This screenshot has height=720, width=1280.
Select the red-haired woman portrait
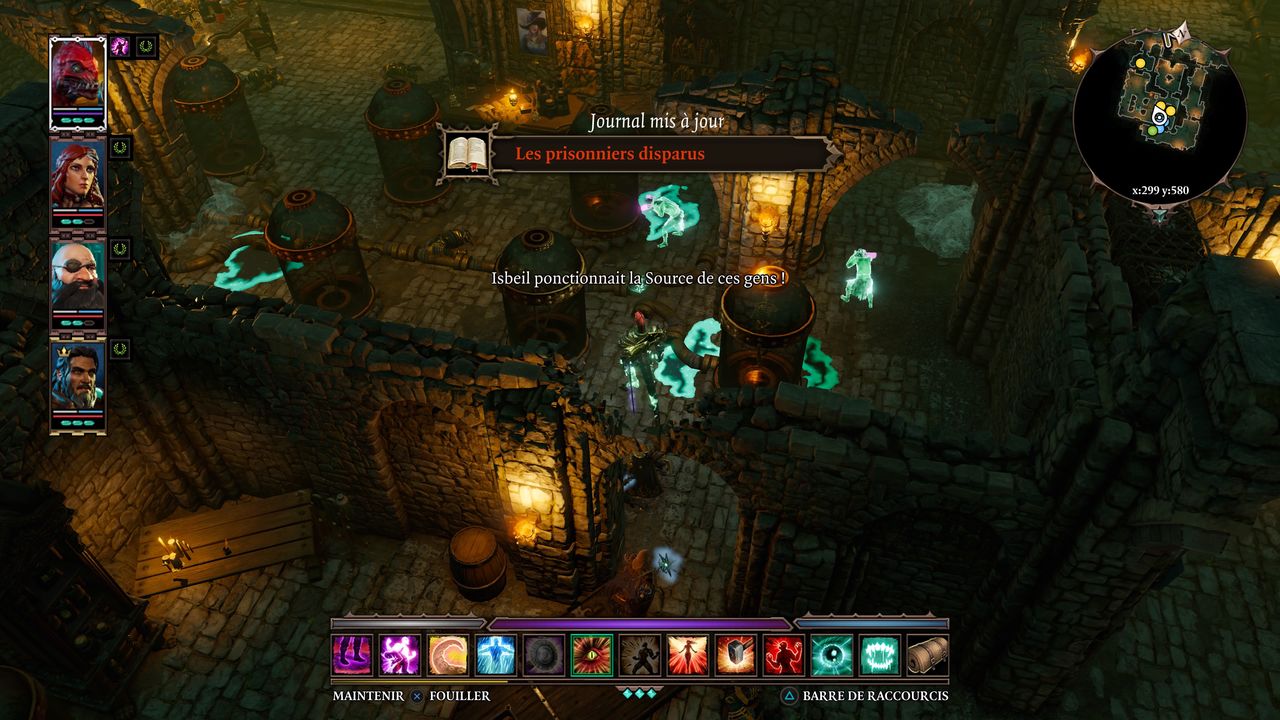(77, 175)
